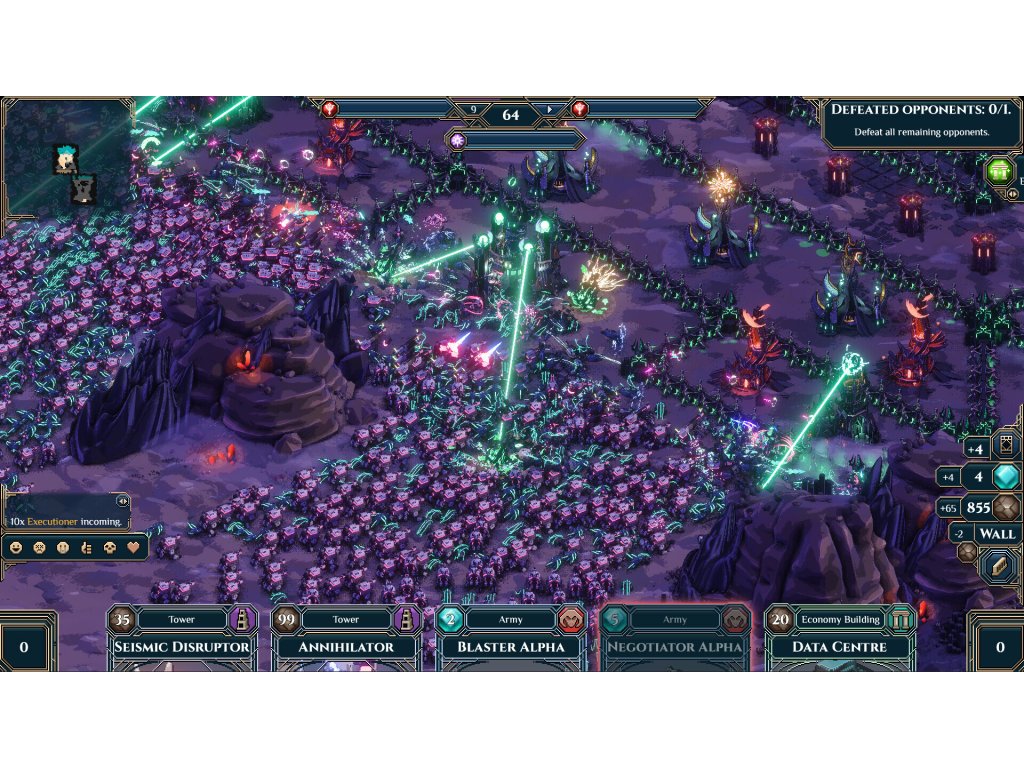Click the brown stone resource icon

pos(1007,507)
